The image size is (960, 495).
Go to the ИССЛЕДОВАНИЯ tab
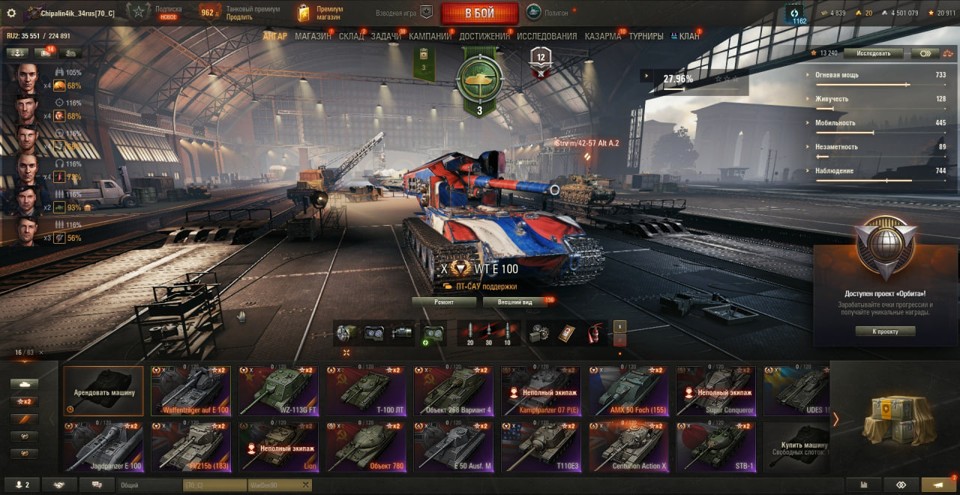tap(547, 36)
